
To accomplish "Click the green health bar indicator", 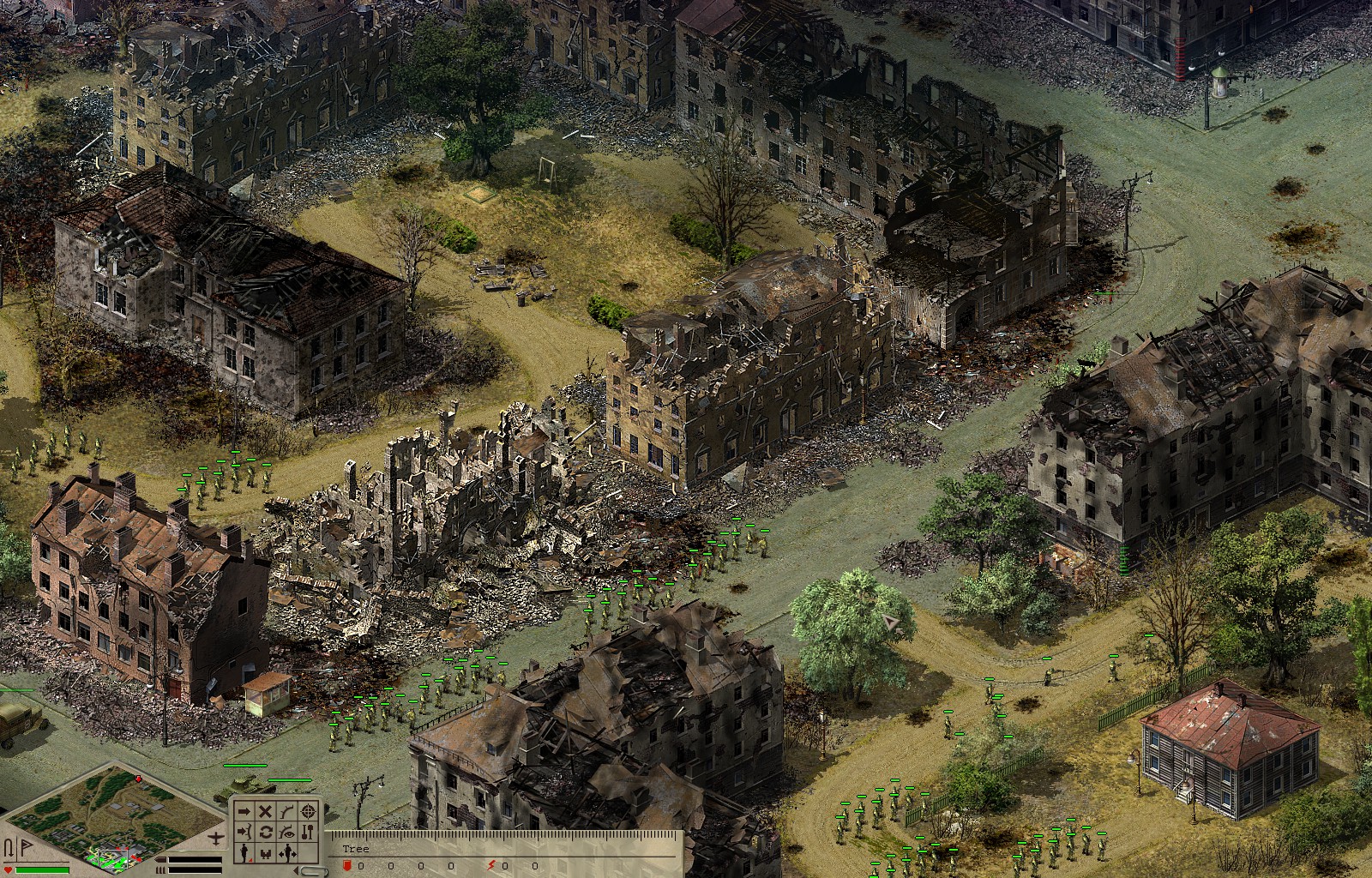I will click(43, 870).
